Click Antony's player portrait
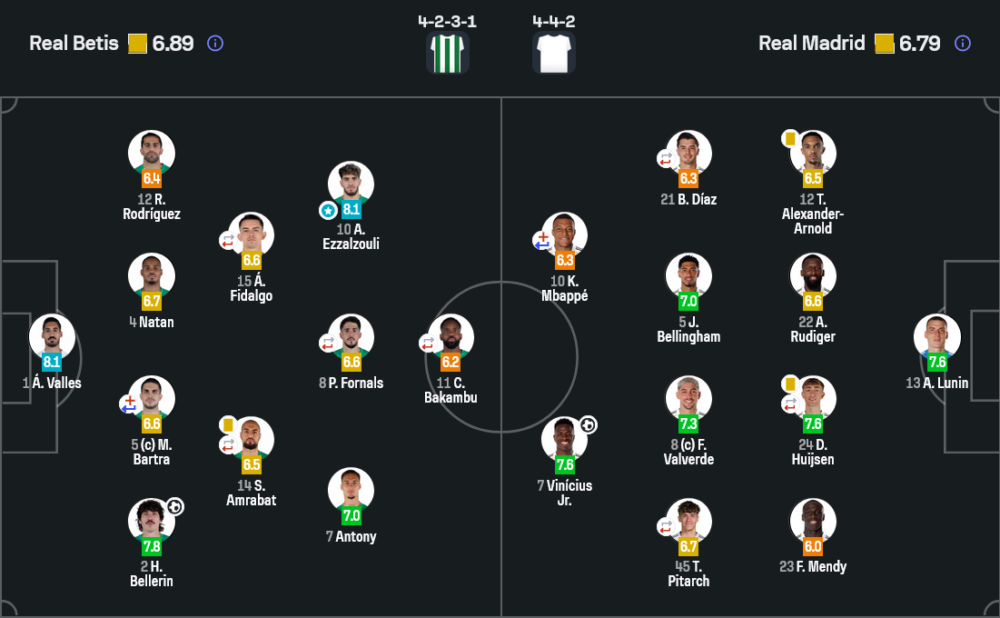This screenshot has width=1000, height=618. pos(351,492)
